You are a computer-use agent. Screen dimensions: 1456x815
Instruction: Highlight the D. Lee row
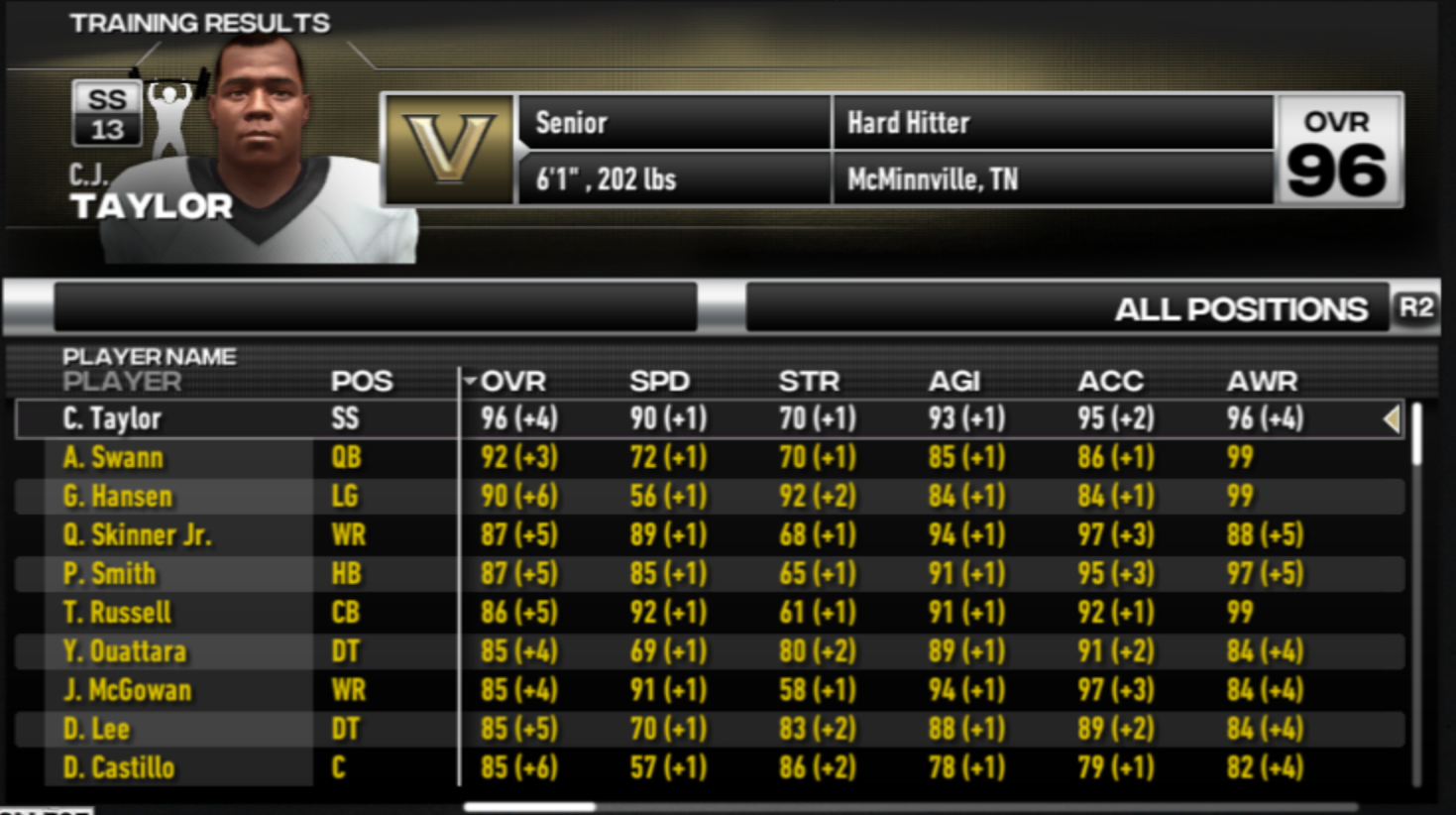tap(96, 729)
